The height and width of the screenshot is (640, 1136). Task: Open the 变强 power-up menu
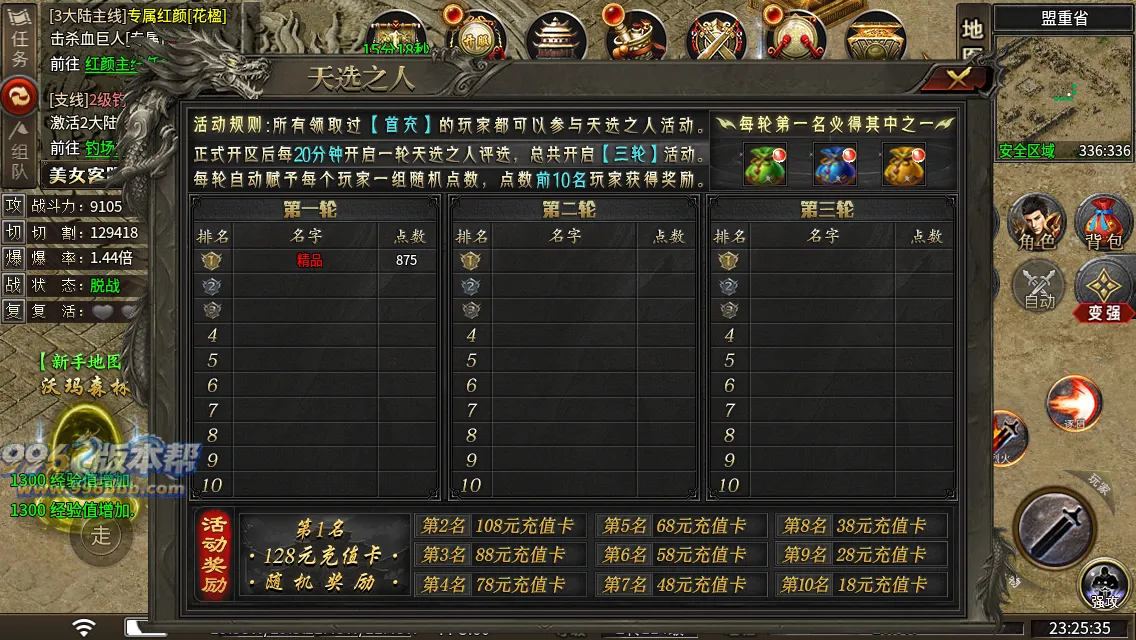pos(1104,290)
